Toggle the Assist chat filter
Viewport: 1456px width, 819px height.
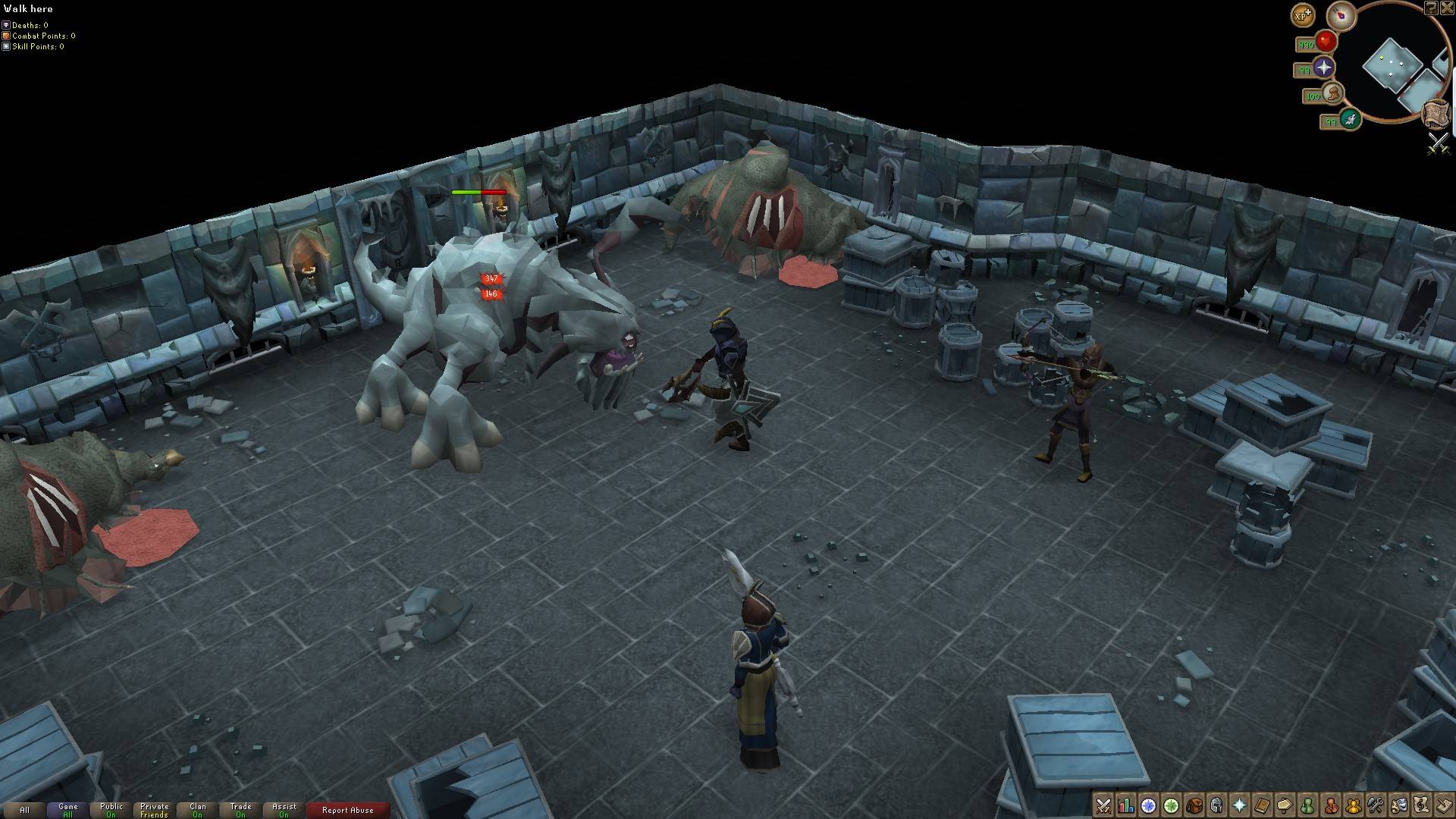point(284,810)
